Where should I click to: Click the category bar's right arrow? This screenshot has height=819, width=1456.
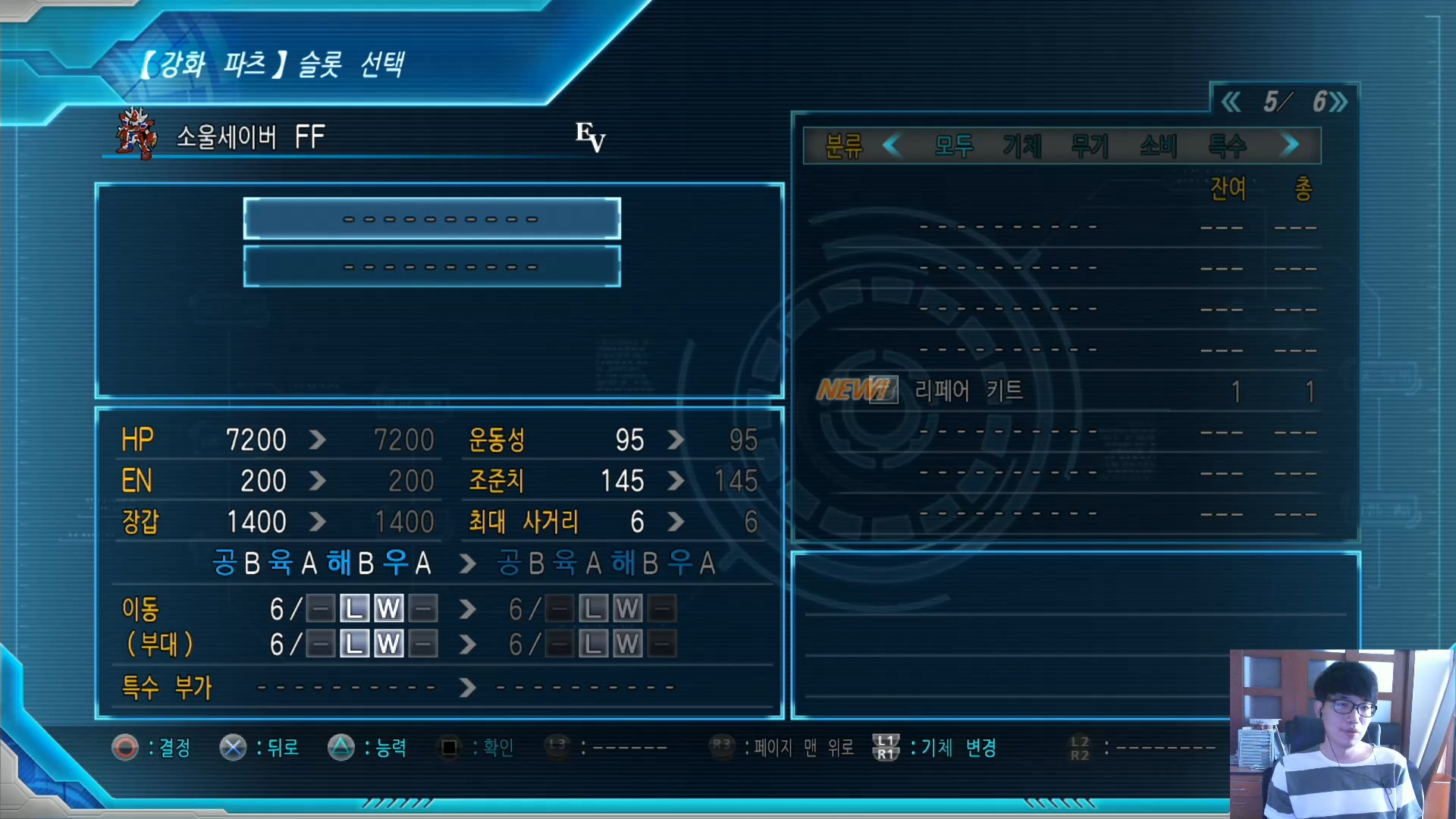pyautogui.click(x=1289, y=145)
